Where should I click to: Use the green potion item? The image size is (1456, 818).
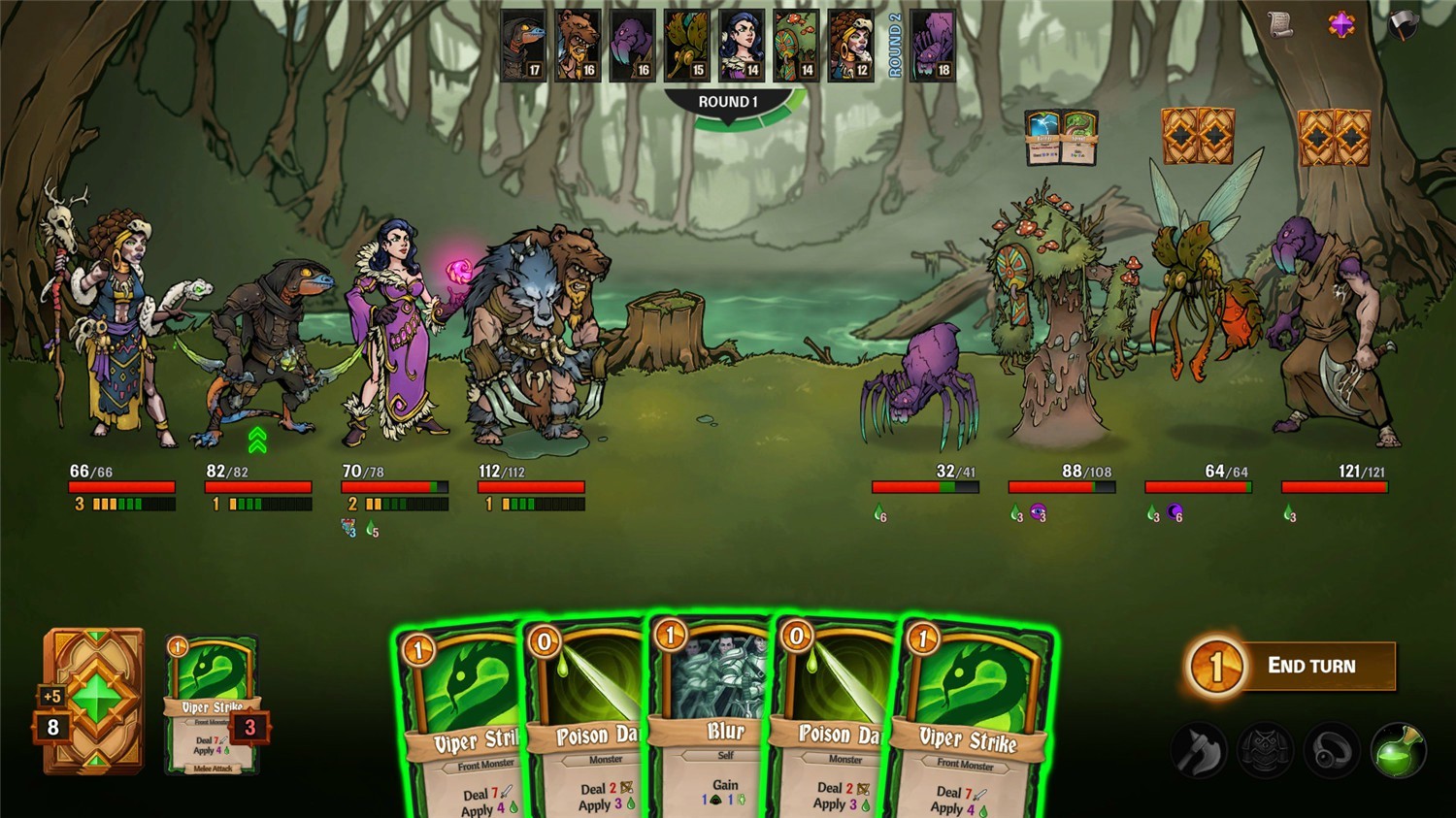(x=1398, y=750)
